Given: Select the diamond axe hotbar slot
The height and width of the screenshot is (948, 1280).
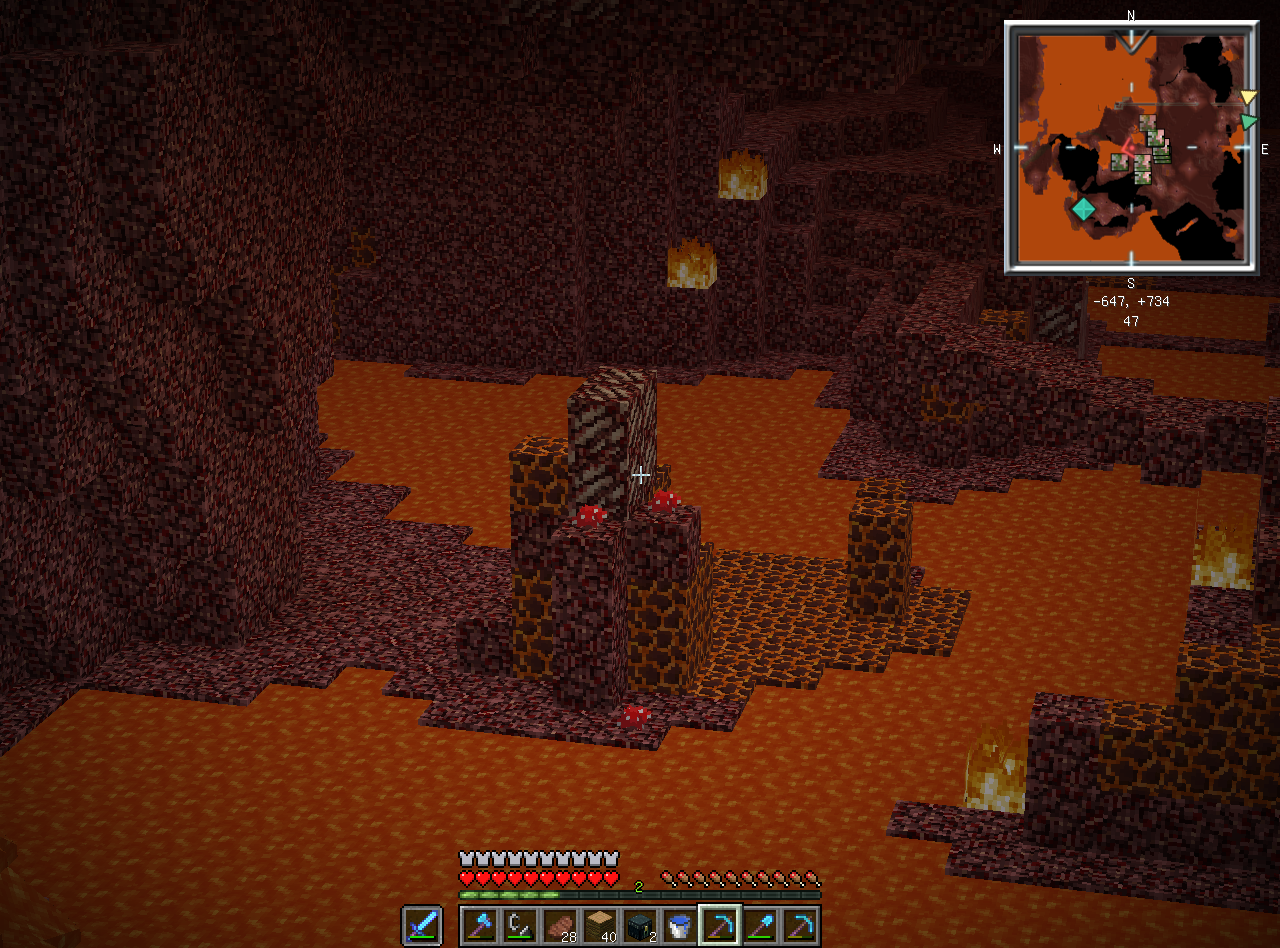Looking at the screenshot, I should pos(481,925).
